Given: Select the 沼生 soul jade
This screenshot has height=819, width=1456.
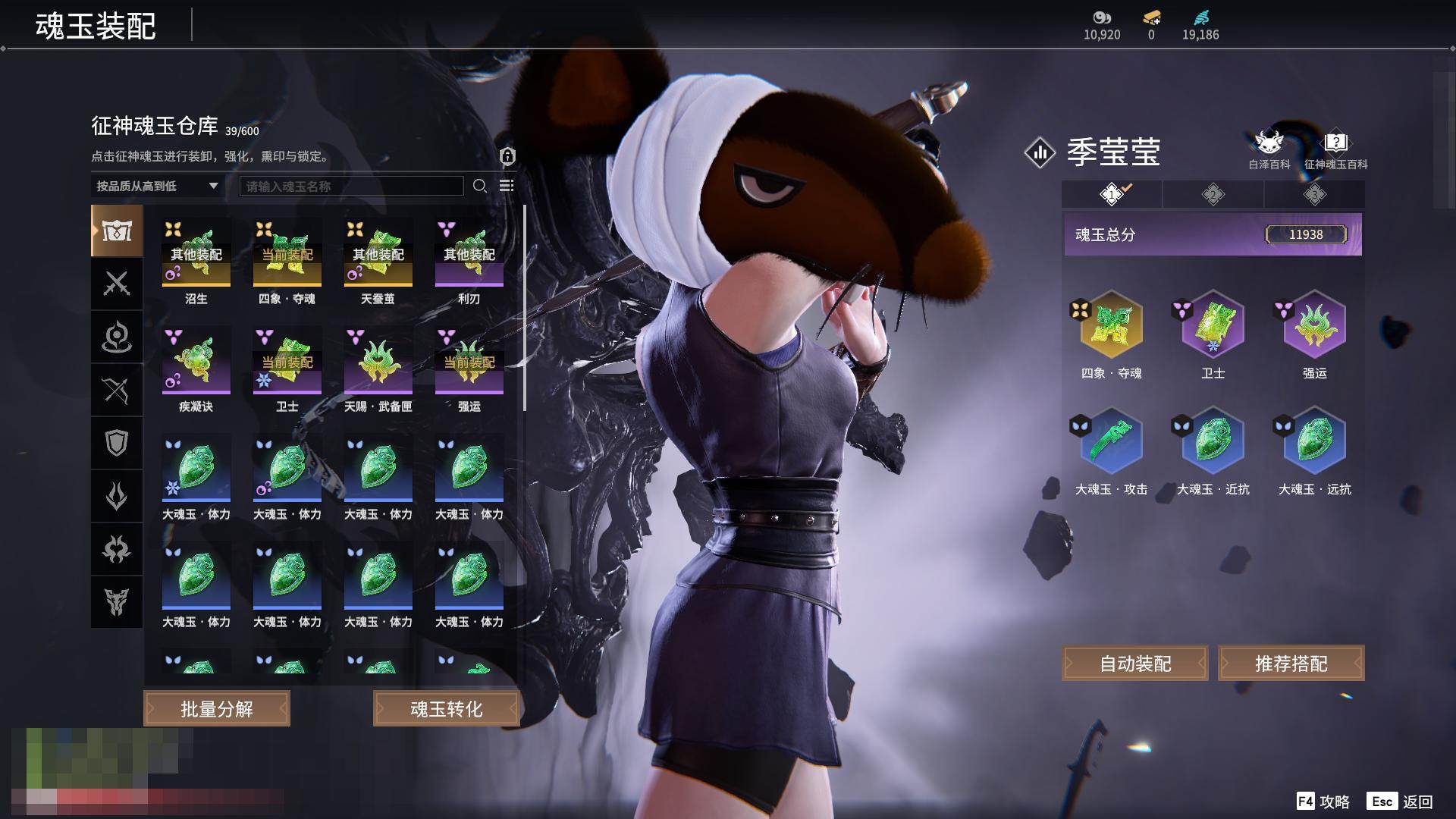Looking at the screenshot, I should click(x=196, y=254).
